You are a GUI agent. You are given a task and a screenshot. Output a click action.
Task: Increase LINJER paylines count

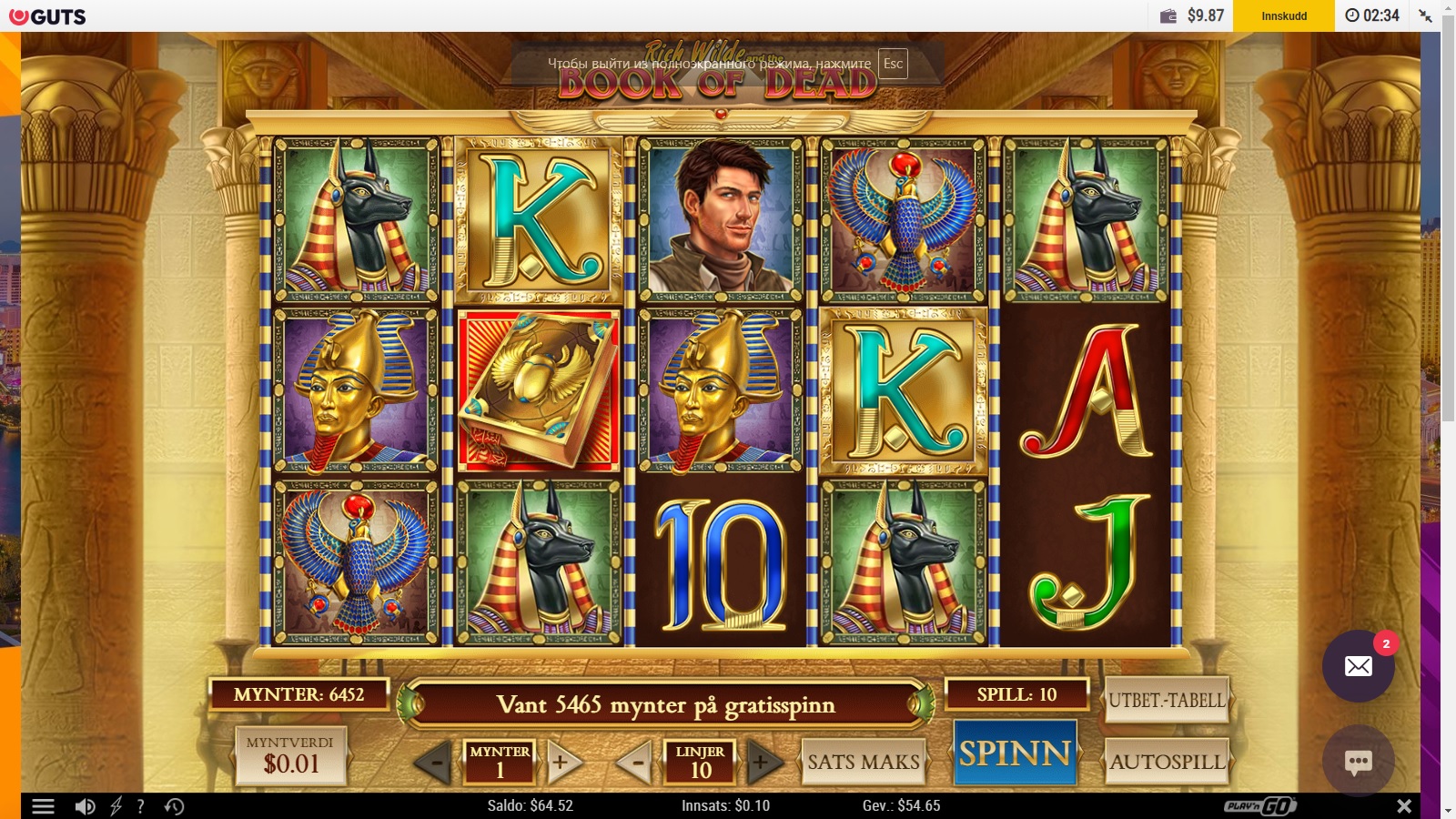(x=763, y=763)
